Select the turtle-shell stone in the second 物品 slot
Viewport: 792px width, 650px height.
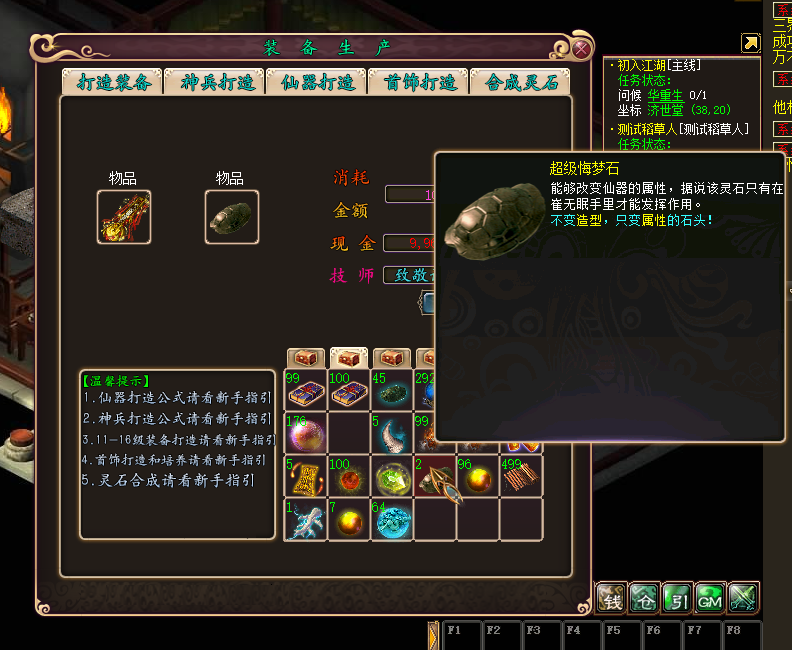click(232, 216)
